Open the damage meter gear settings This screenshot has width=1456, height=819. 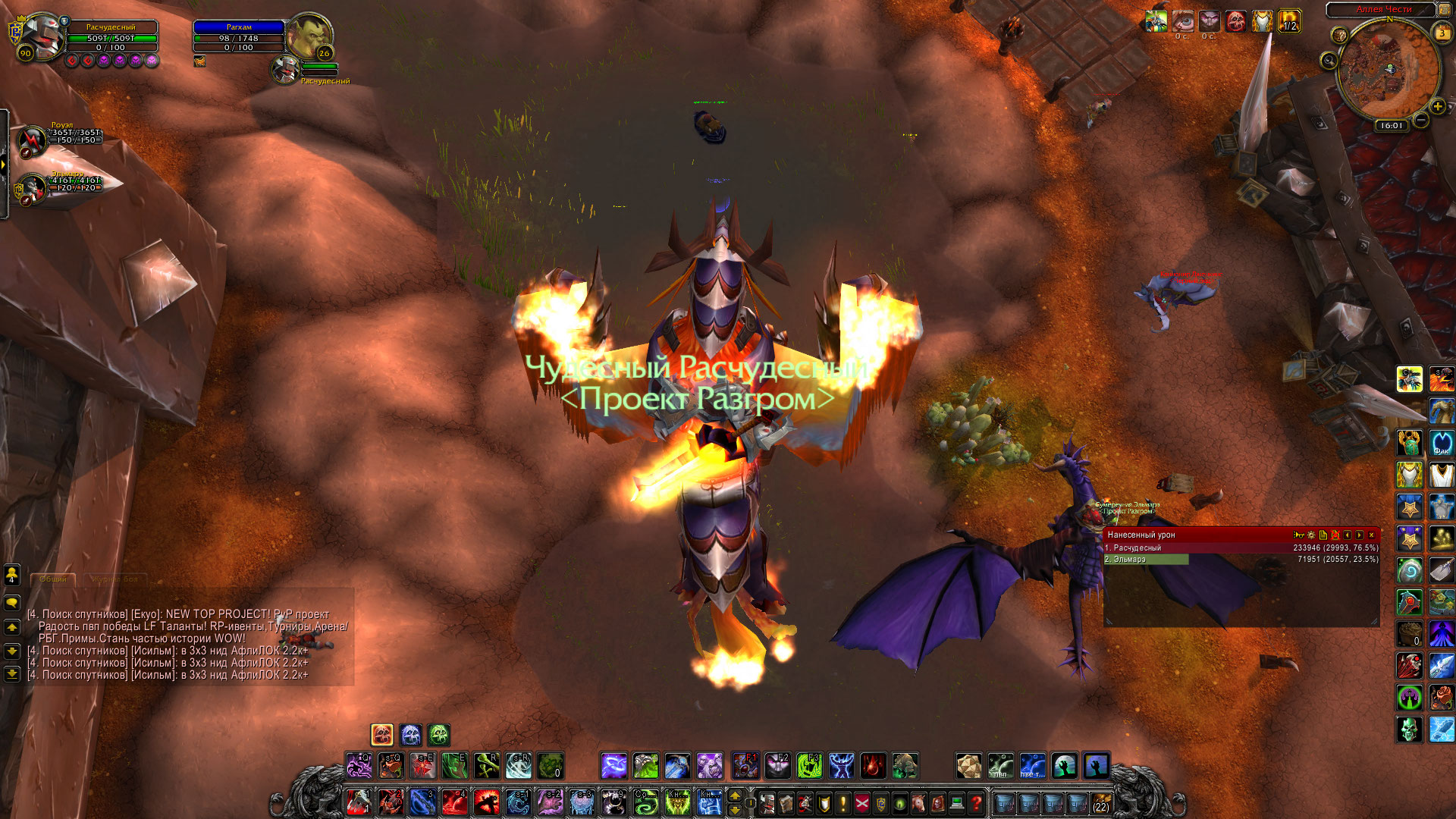1311,535
